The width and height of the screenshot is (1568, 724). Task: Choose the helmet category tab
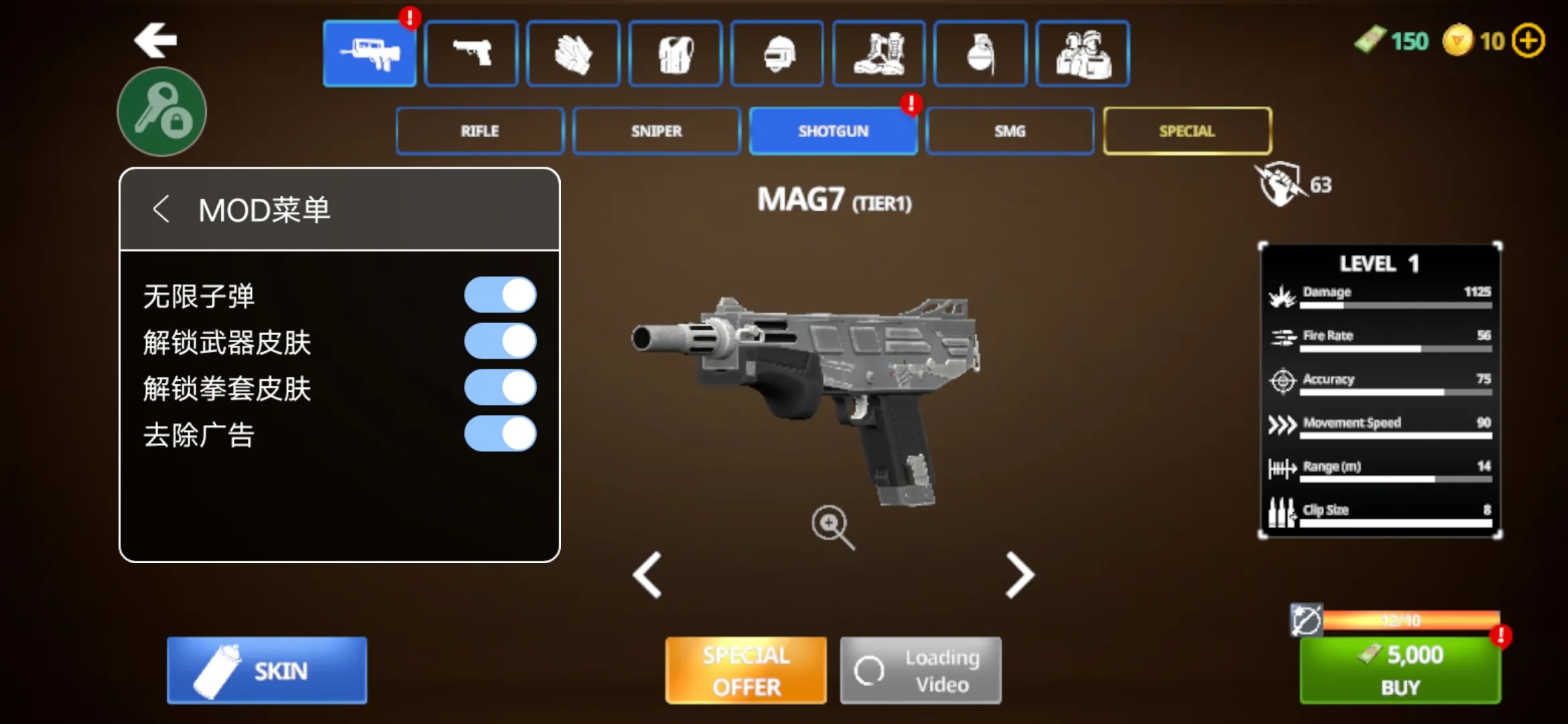tap(777, 54)
